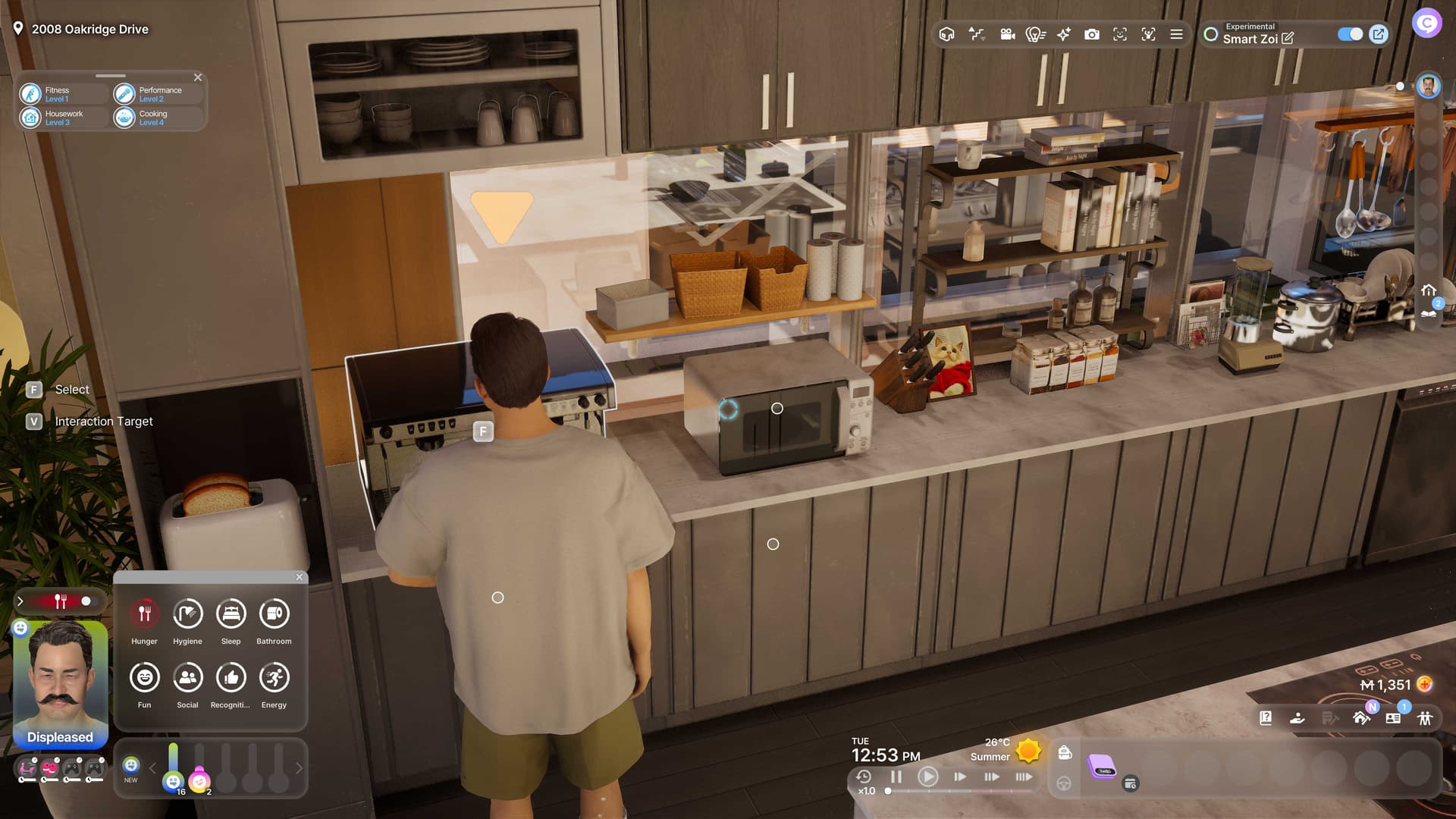This screenshot has height=819, width=1456.
Task: Open the purple smartphone
Action: (1102, 767)
